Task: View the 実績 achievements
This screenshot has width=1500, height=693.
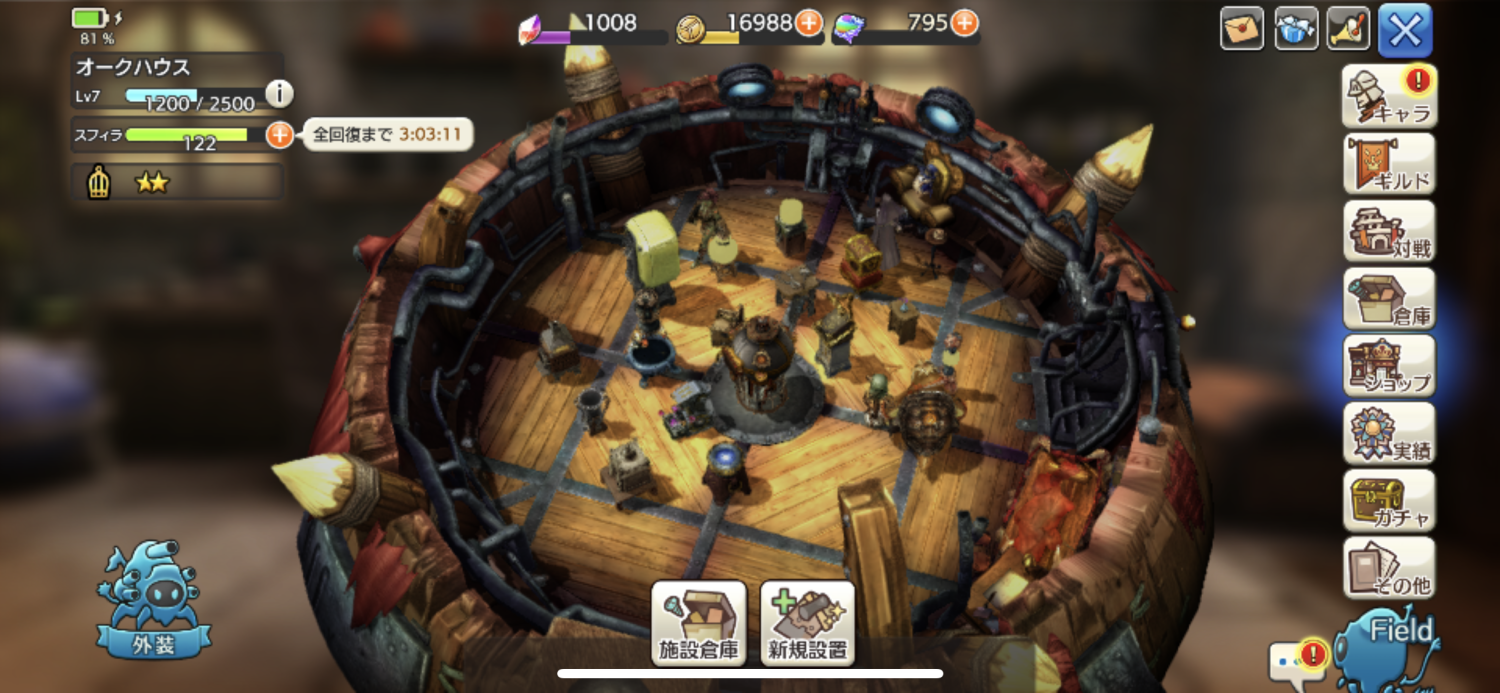Action: [x=1389, y=433]
